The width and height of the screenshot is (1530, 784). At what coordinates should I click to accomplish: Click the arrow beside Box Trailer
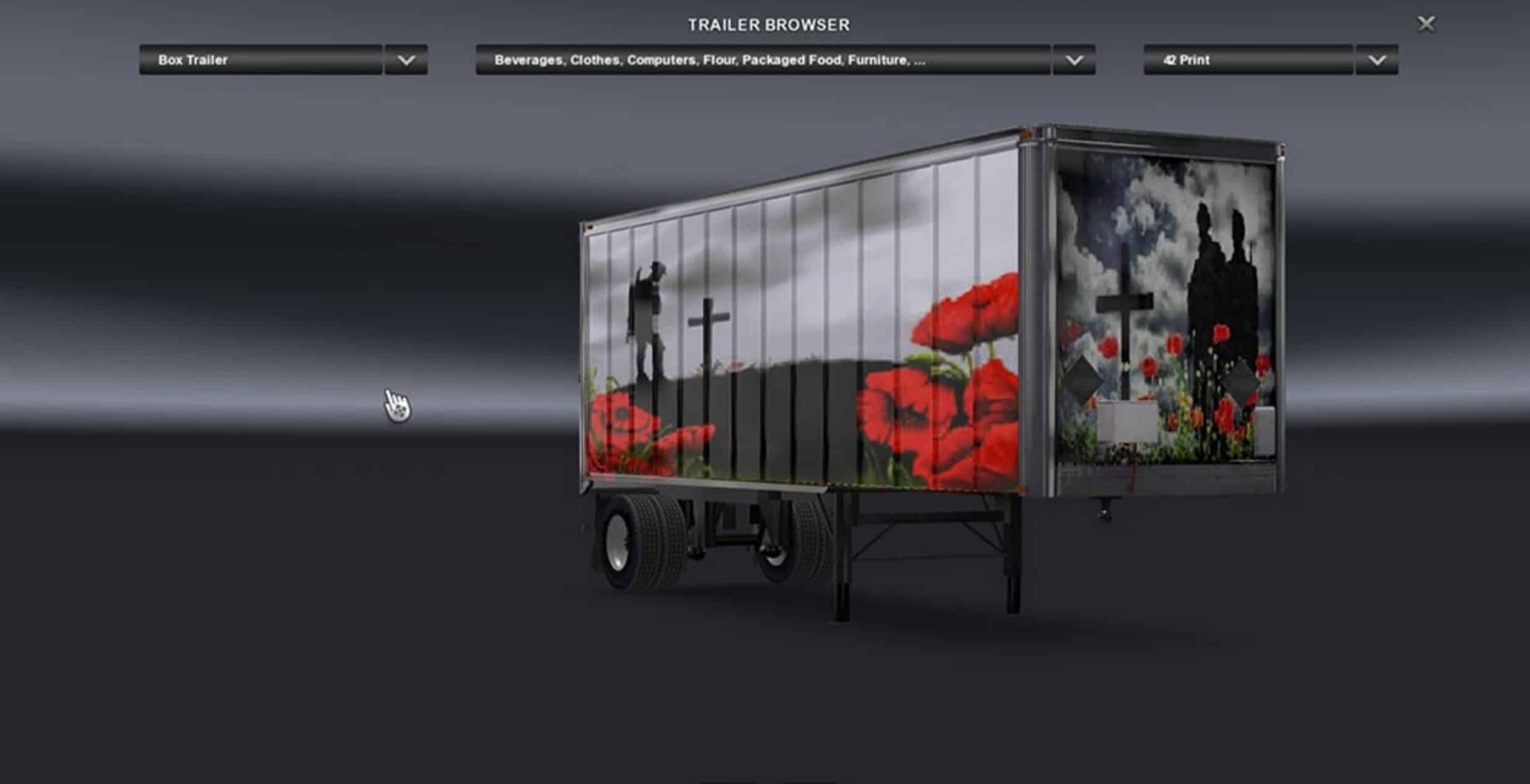click(406, 60)
